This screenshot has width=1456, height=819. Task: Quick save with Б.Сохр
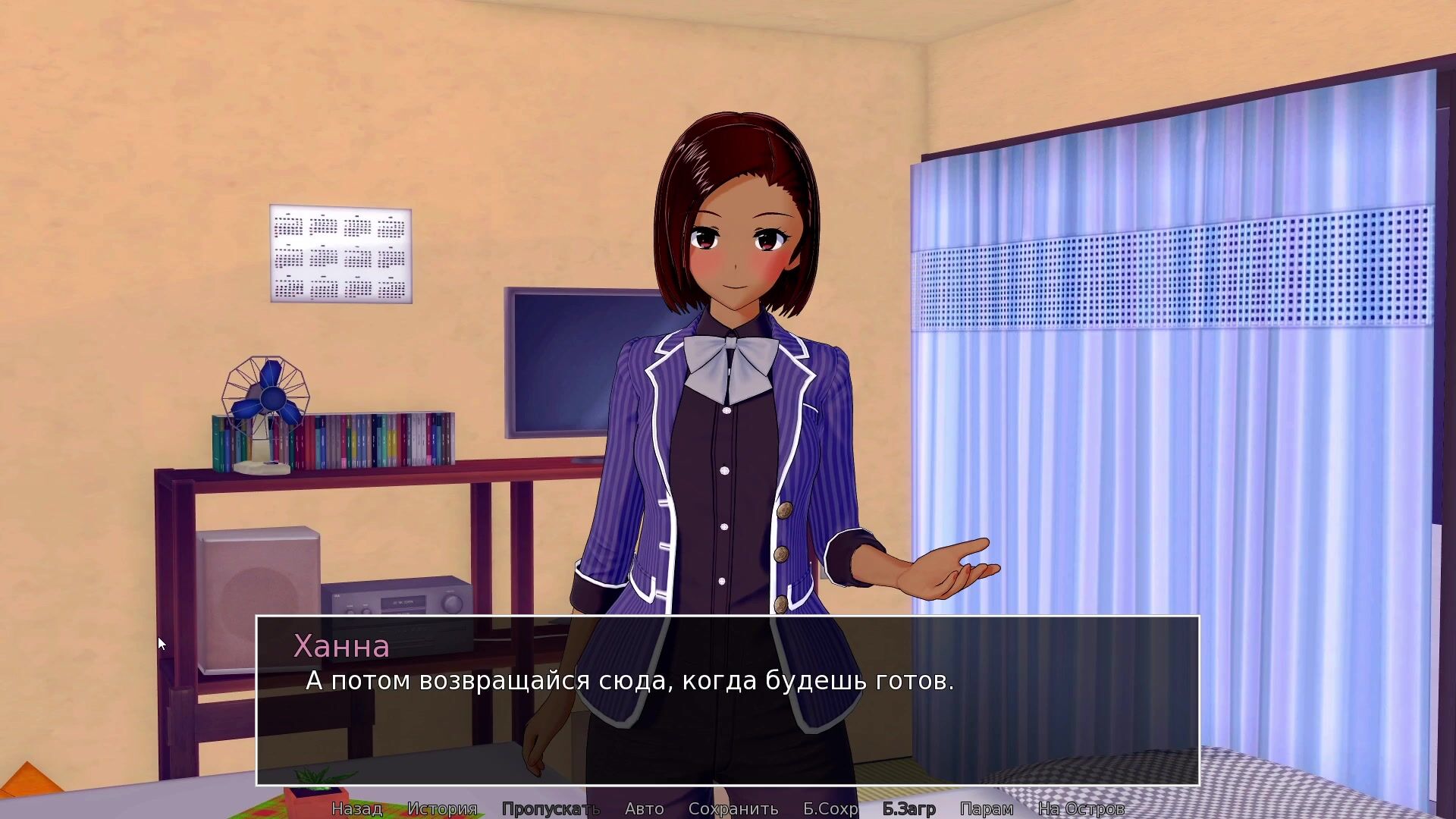pos(830,809)
